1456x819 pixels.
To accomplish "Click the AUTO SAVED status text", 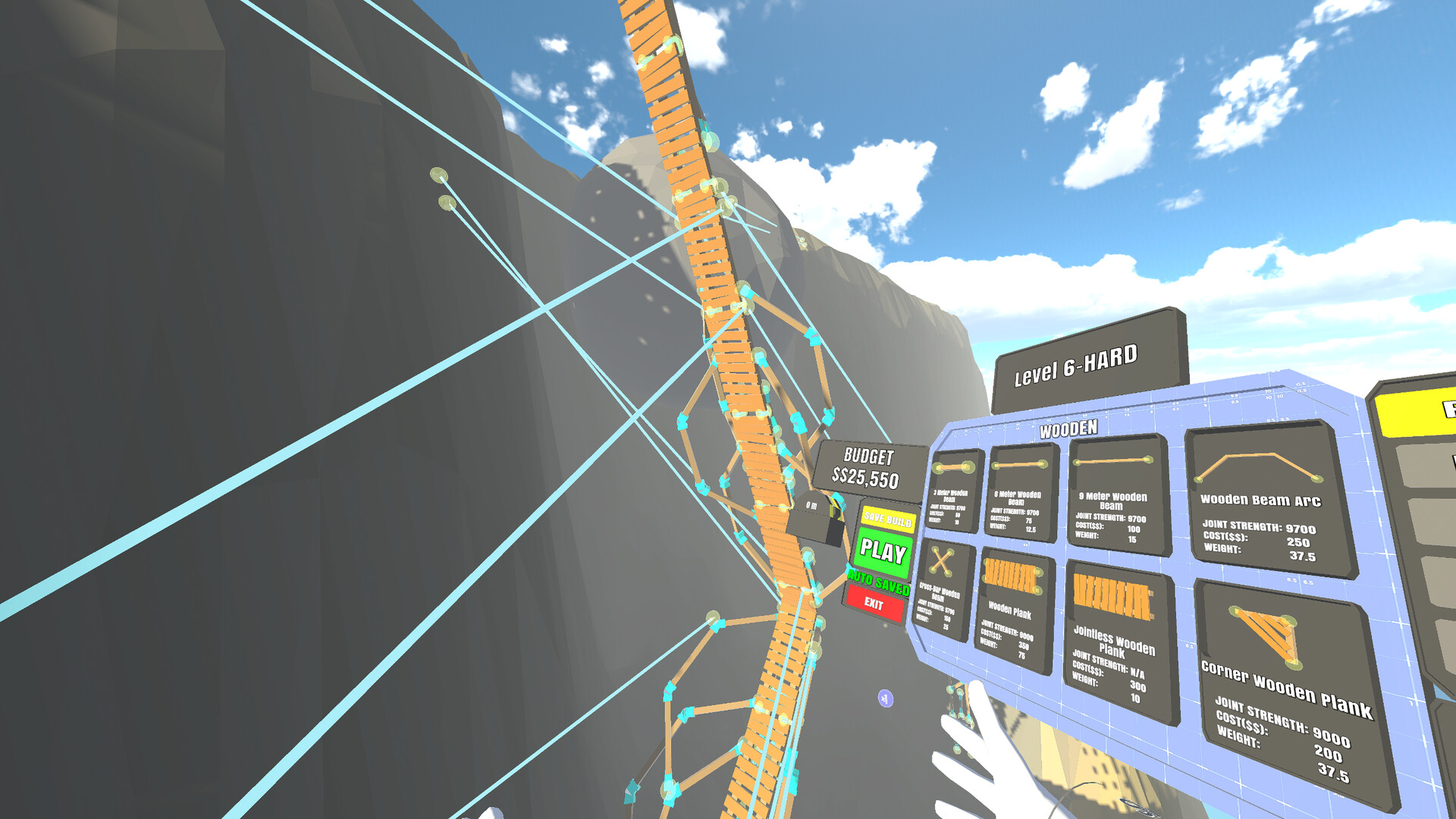I will [880, 585].
